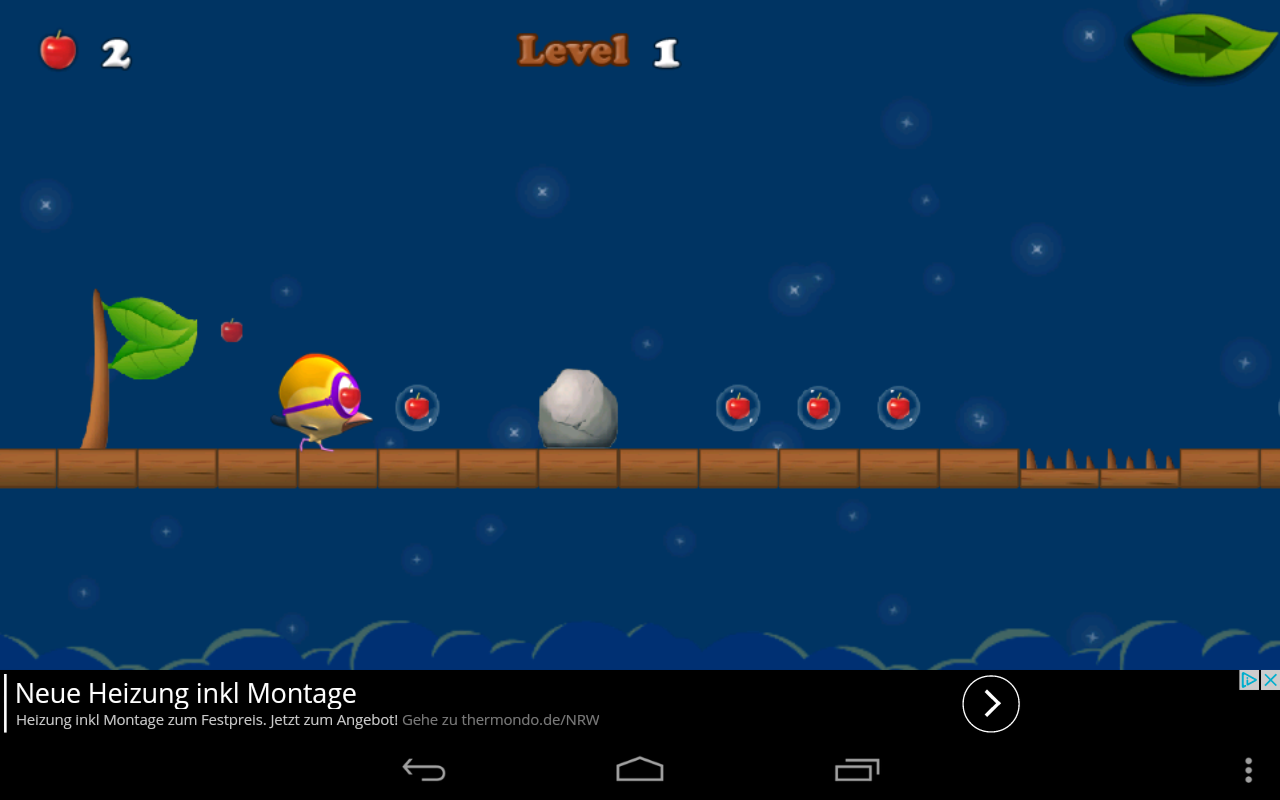Select the goggle-wearing bird character

[x=322, y=400]
